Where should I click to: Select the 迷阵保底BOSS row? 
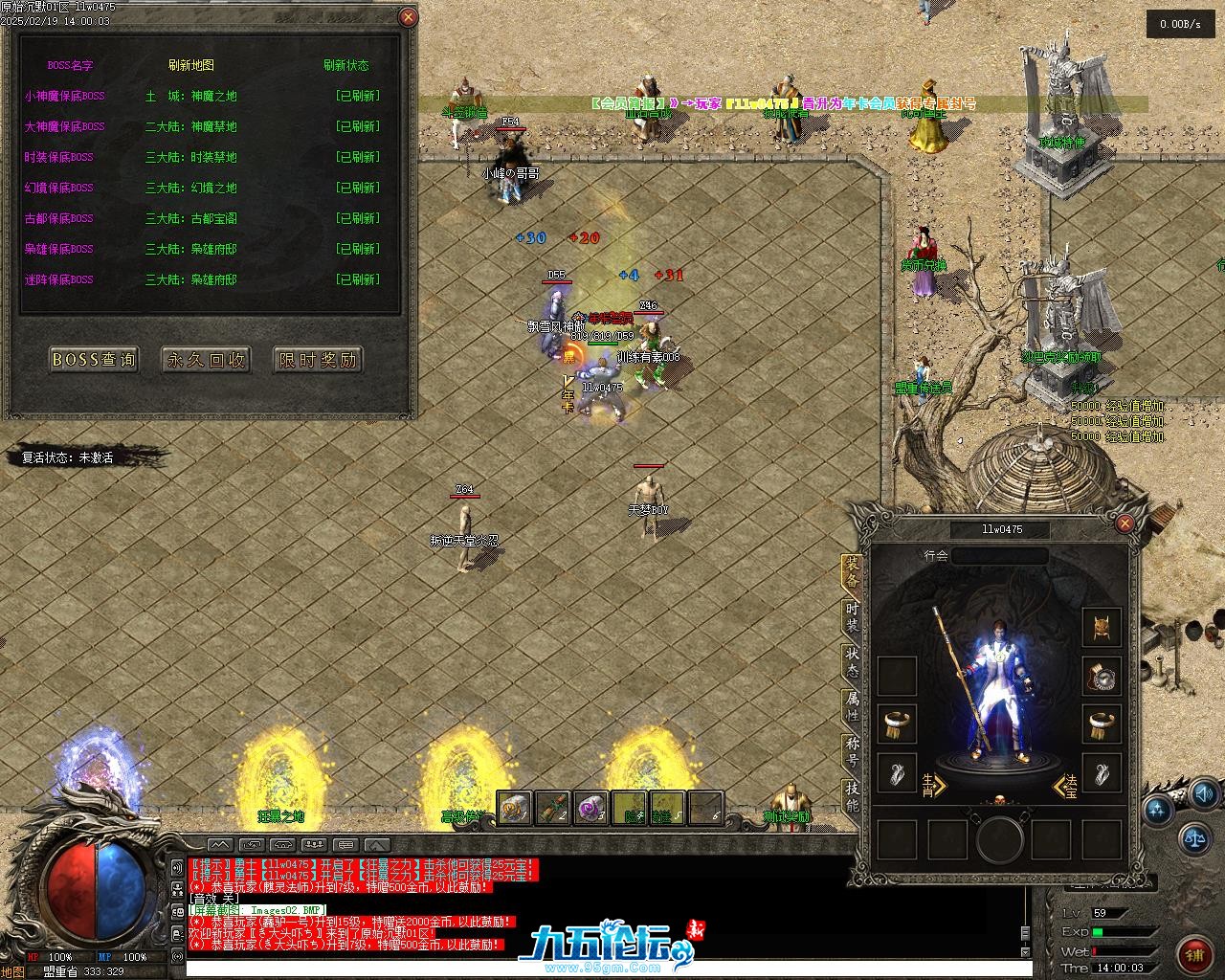59,279
